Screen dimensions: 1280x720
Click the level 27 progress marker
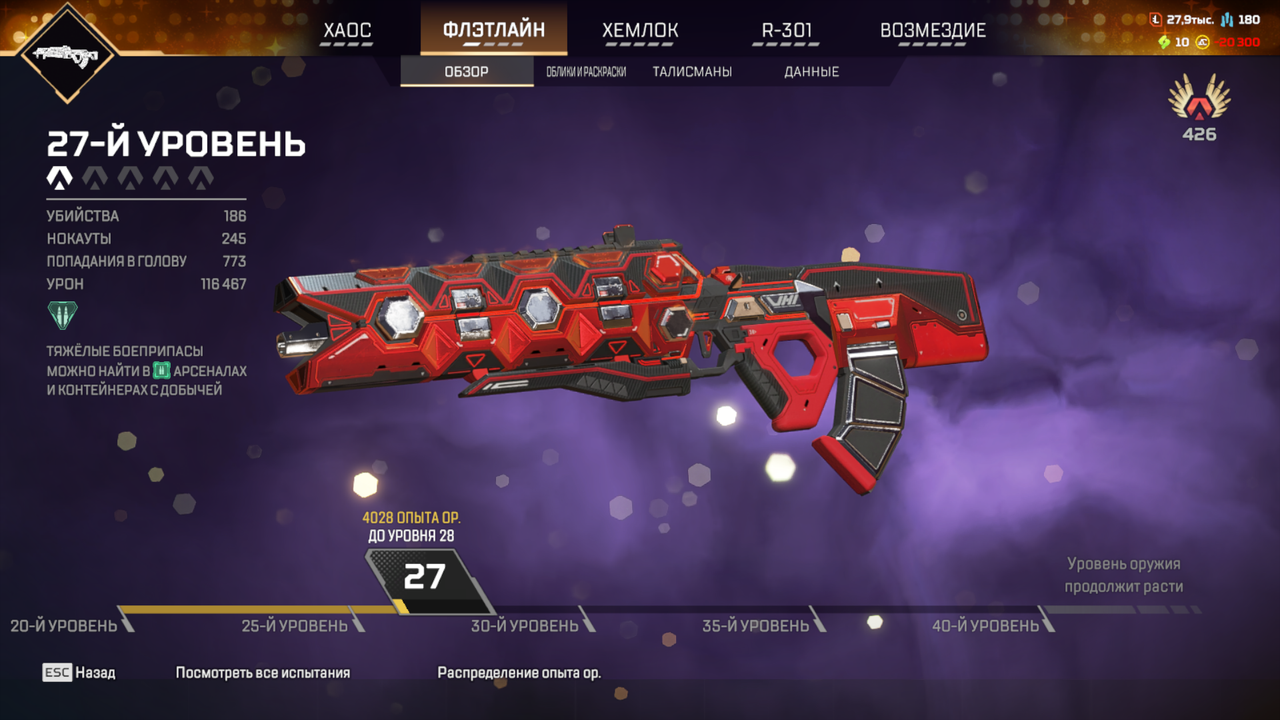(x=424, y=577)
